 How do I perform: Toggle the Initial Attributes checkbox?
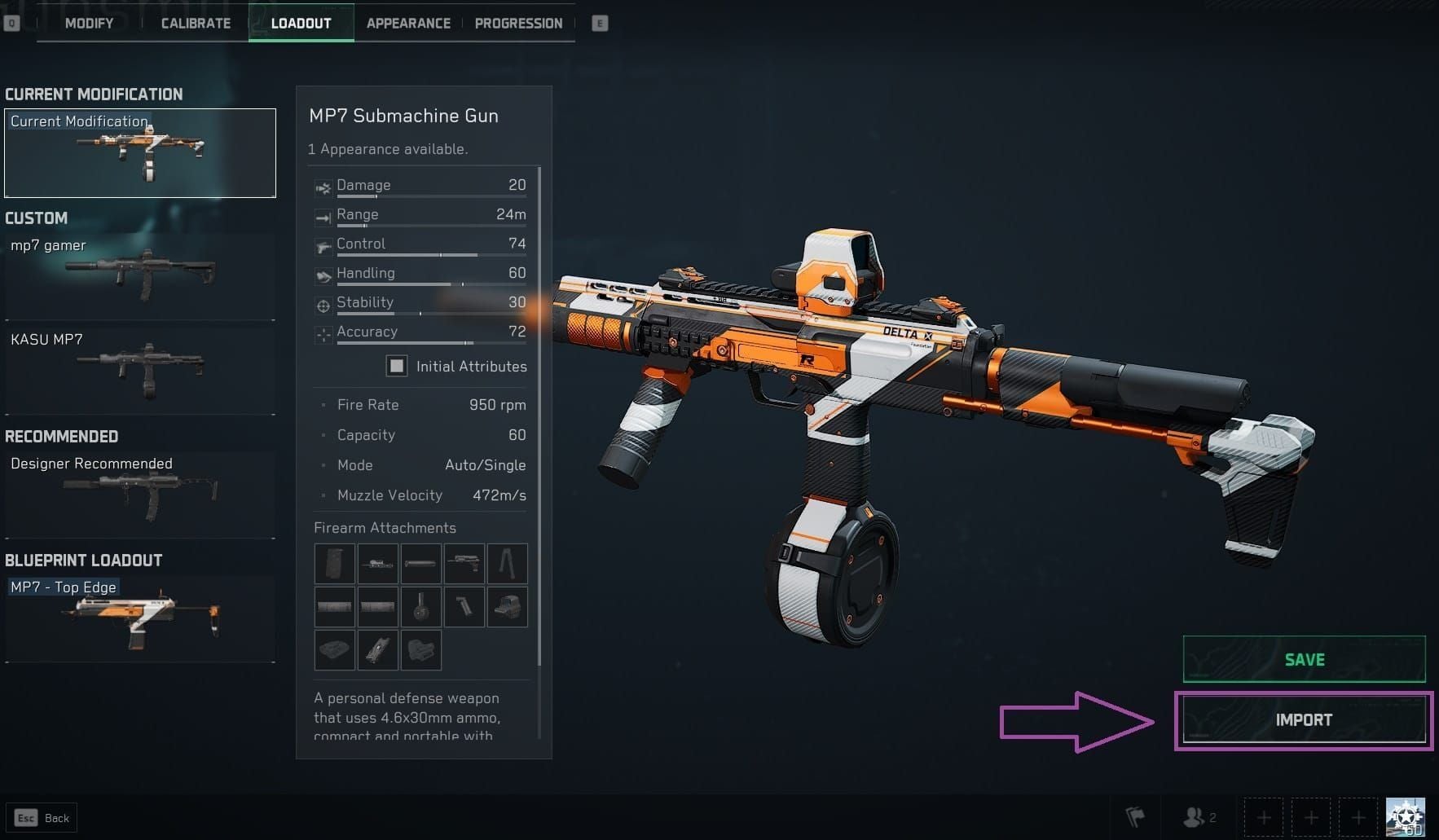pos(397,366)
